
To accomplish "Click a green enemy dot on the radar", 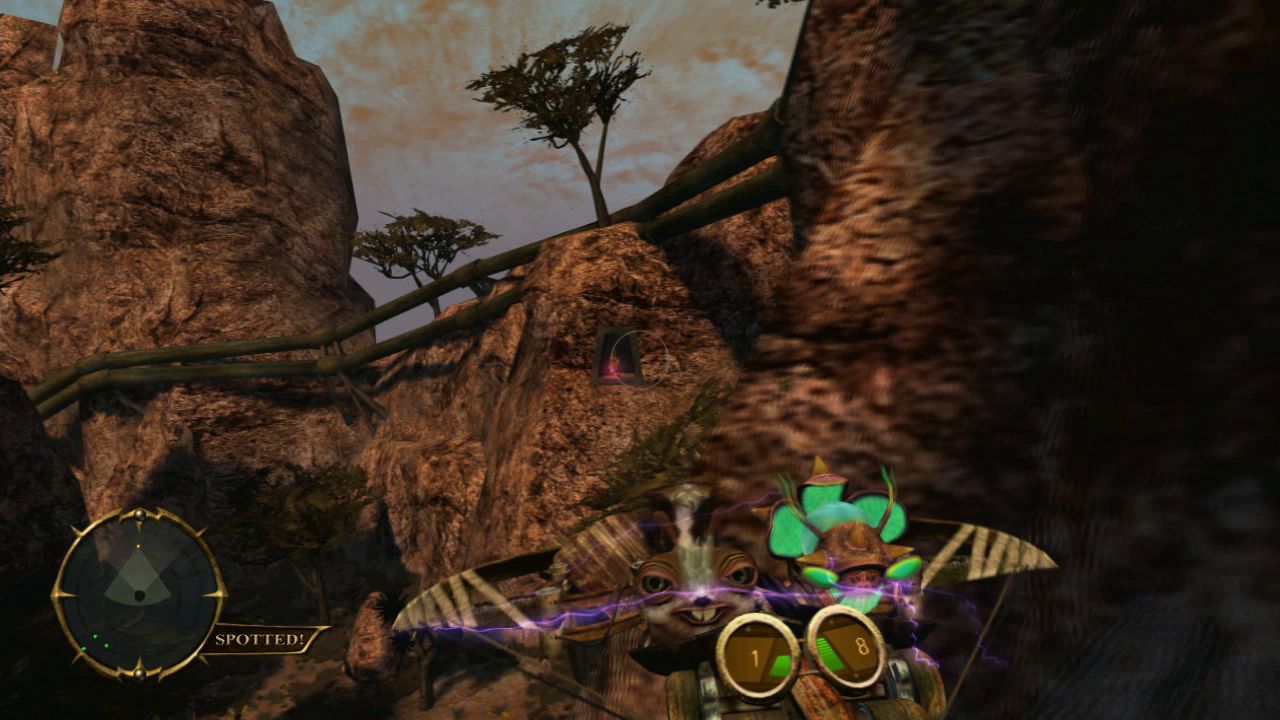I will pyautogui.click(x=95, y=636).
